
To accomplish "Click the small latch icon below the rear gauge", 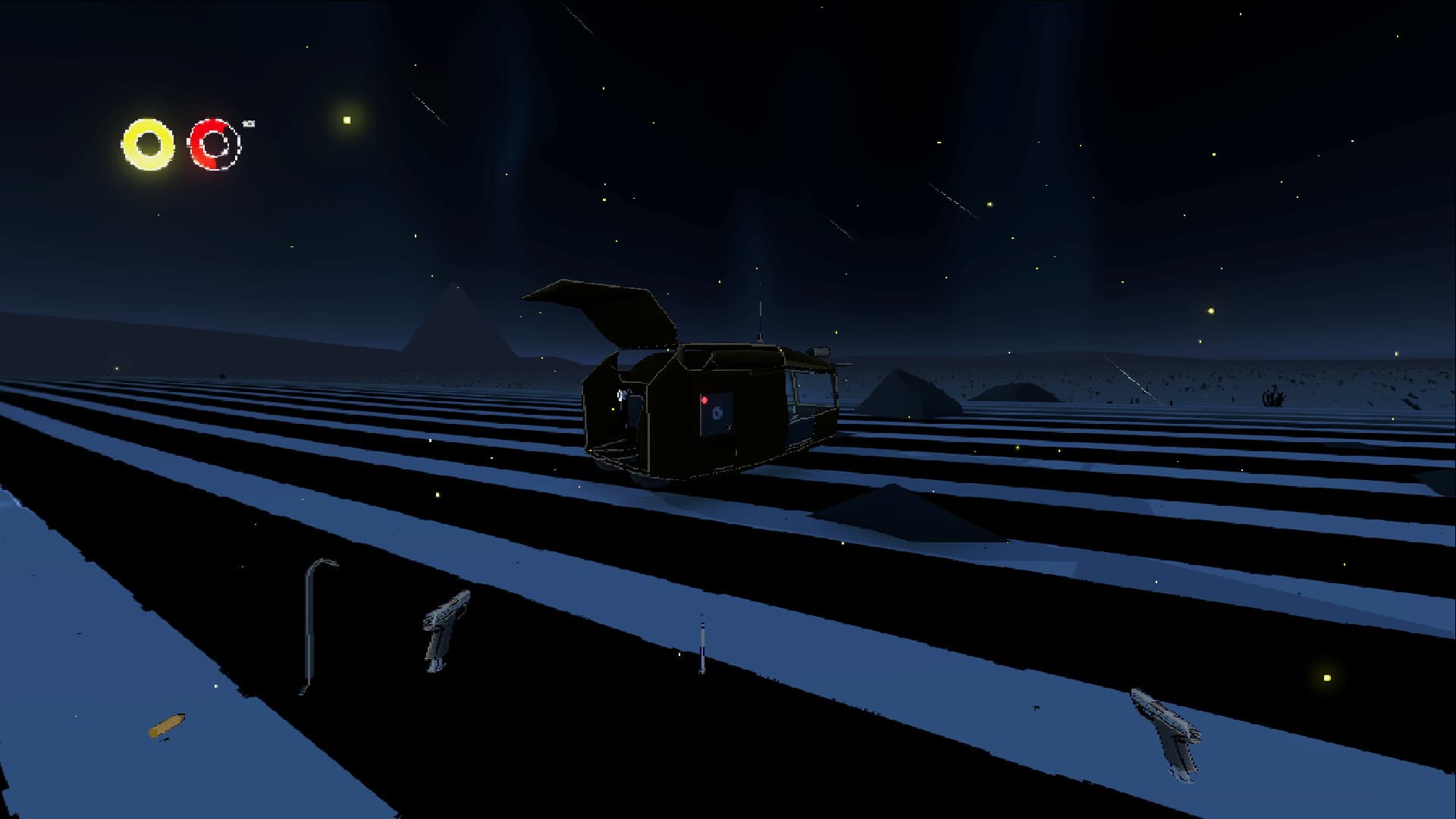I will coord(729,427).
